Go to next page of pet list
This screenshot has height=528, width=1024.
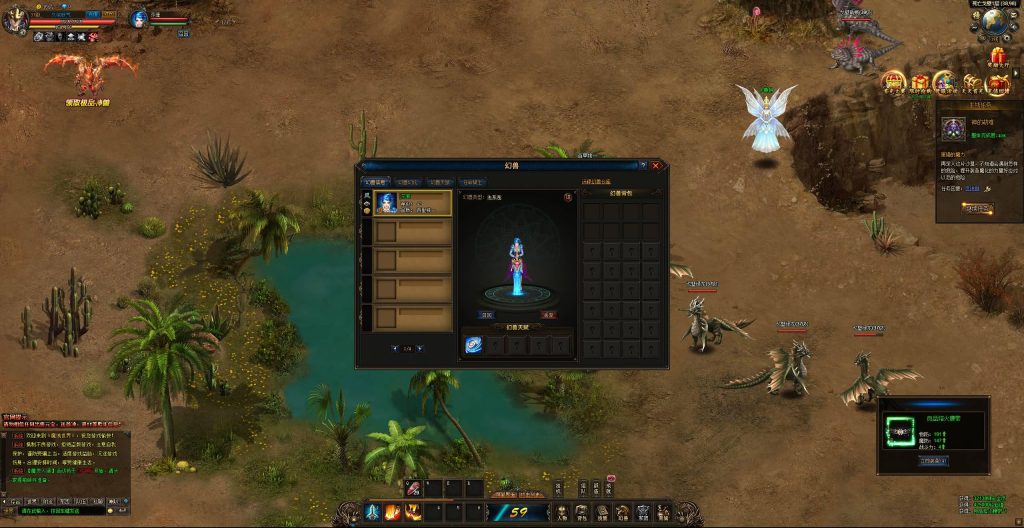420,348
